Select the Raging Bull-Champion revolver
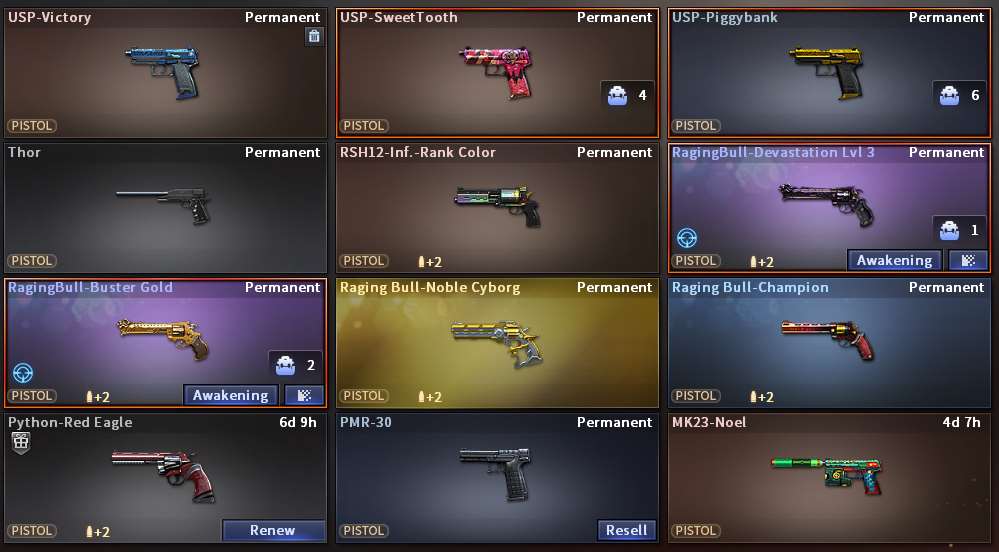 pyautogui.click(x=830, y=340)
